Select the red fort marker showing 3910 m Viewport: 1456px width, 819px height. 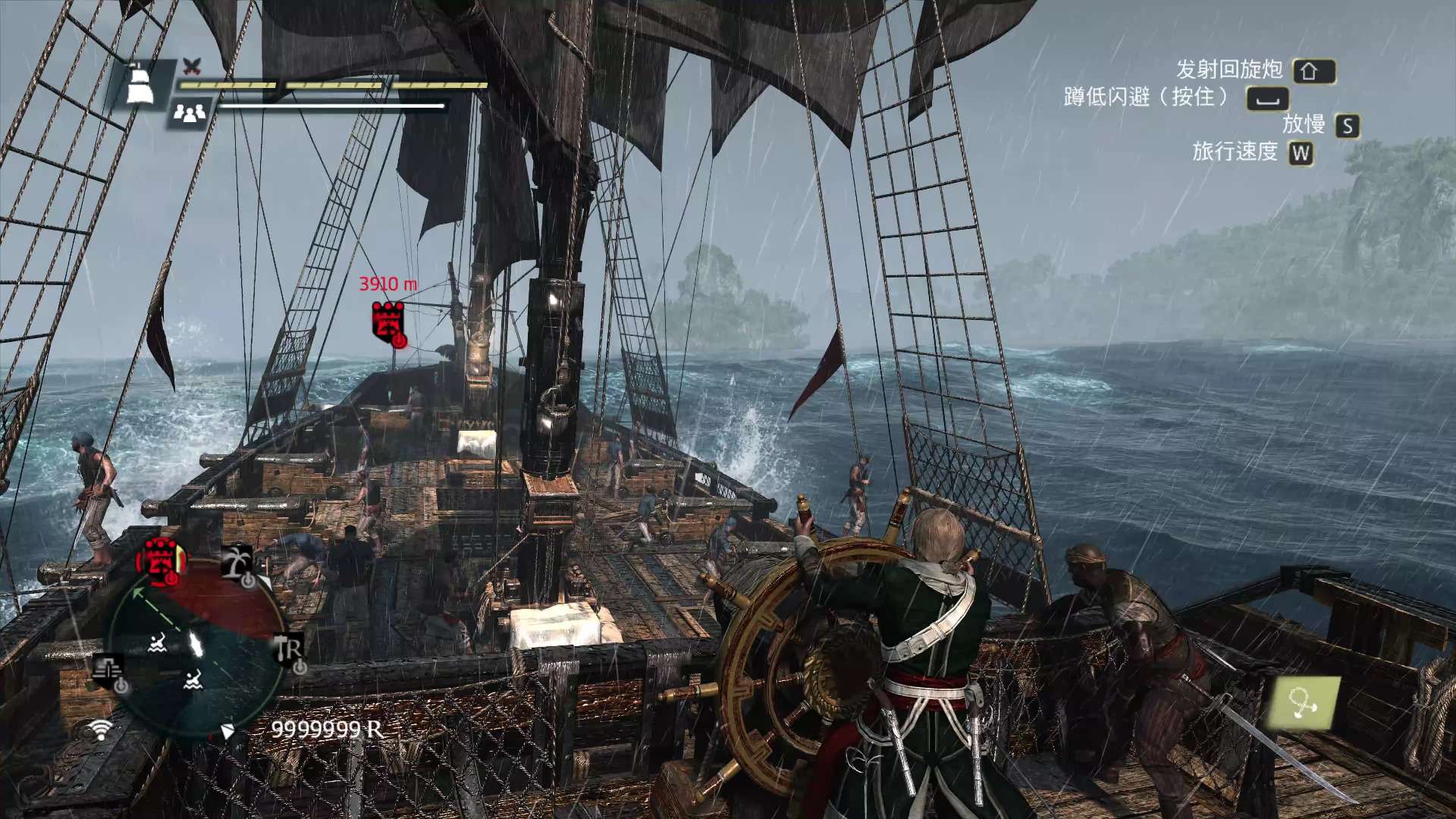tap(388, 322)
